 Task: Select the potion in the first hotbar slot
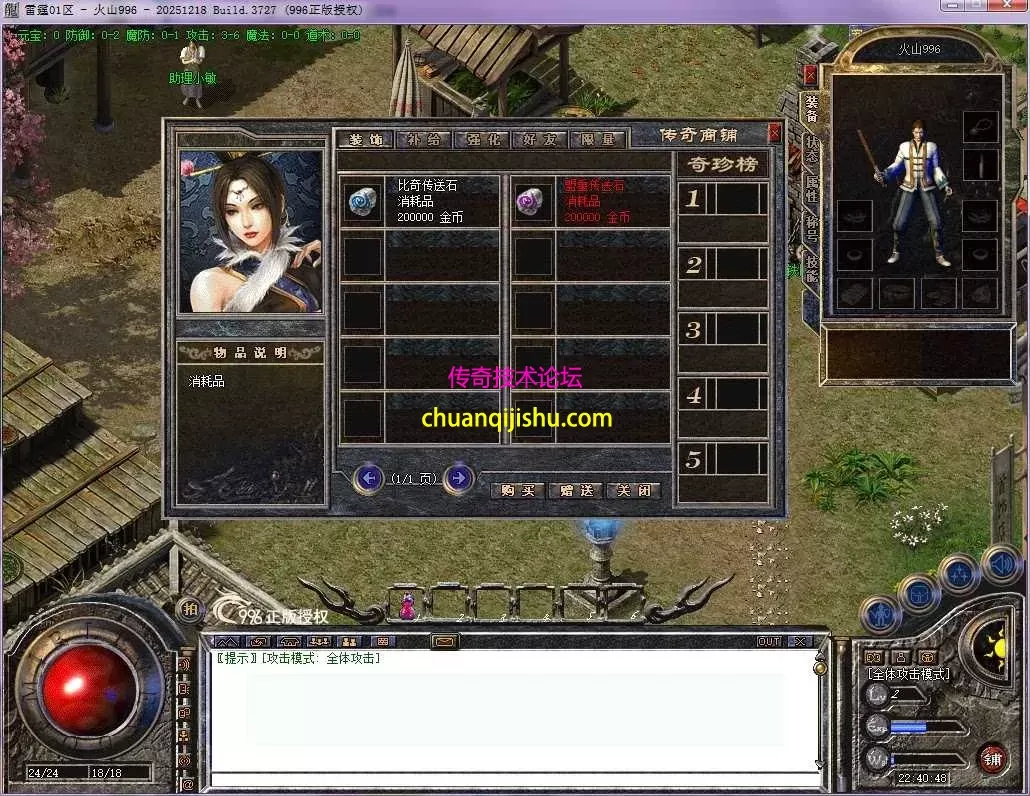click(407, 604)
